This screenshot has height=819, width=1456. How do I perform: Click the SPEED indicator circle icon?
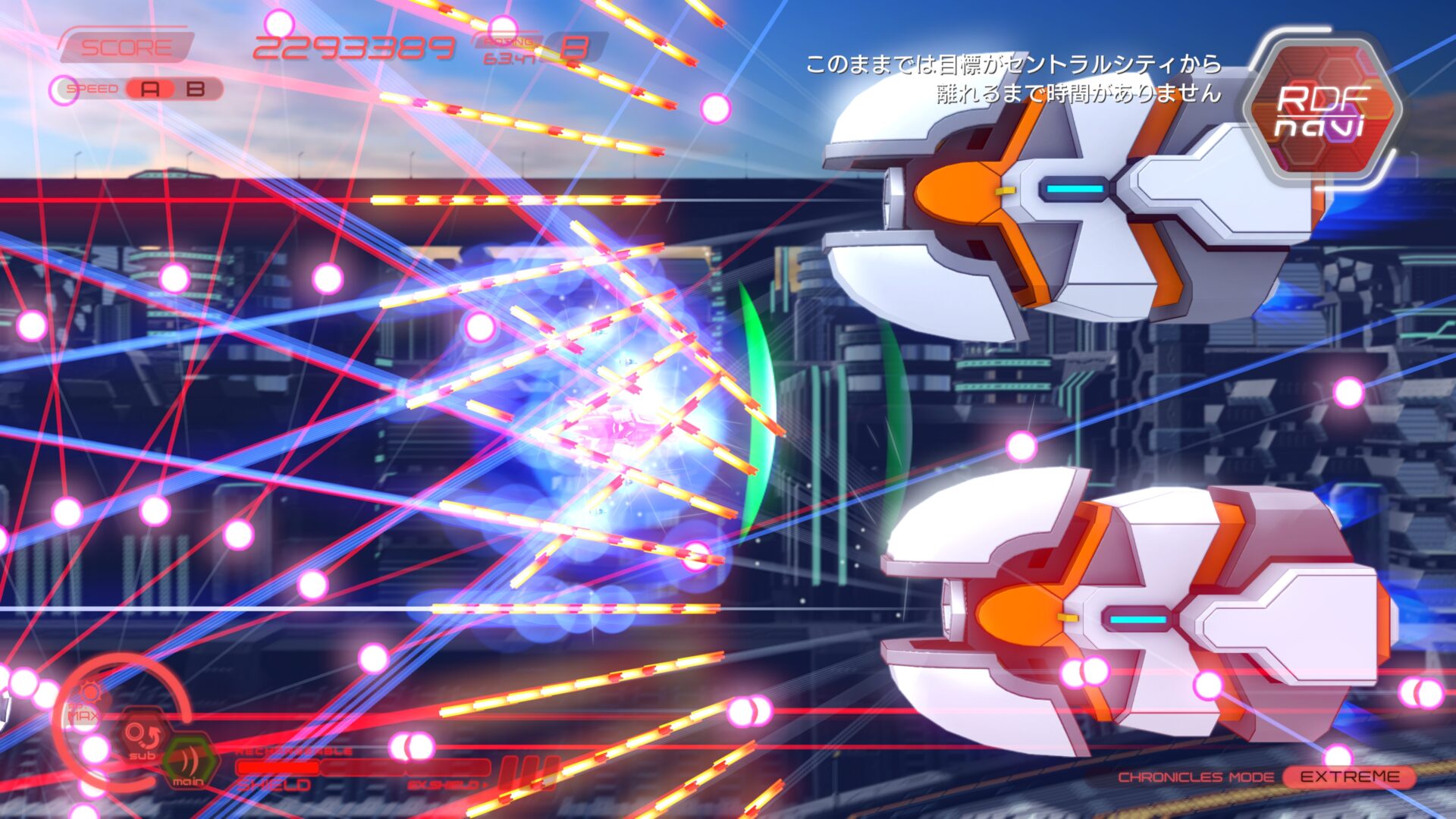(63, 89)
